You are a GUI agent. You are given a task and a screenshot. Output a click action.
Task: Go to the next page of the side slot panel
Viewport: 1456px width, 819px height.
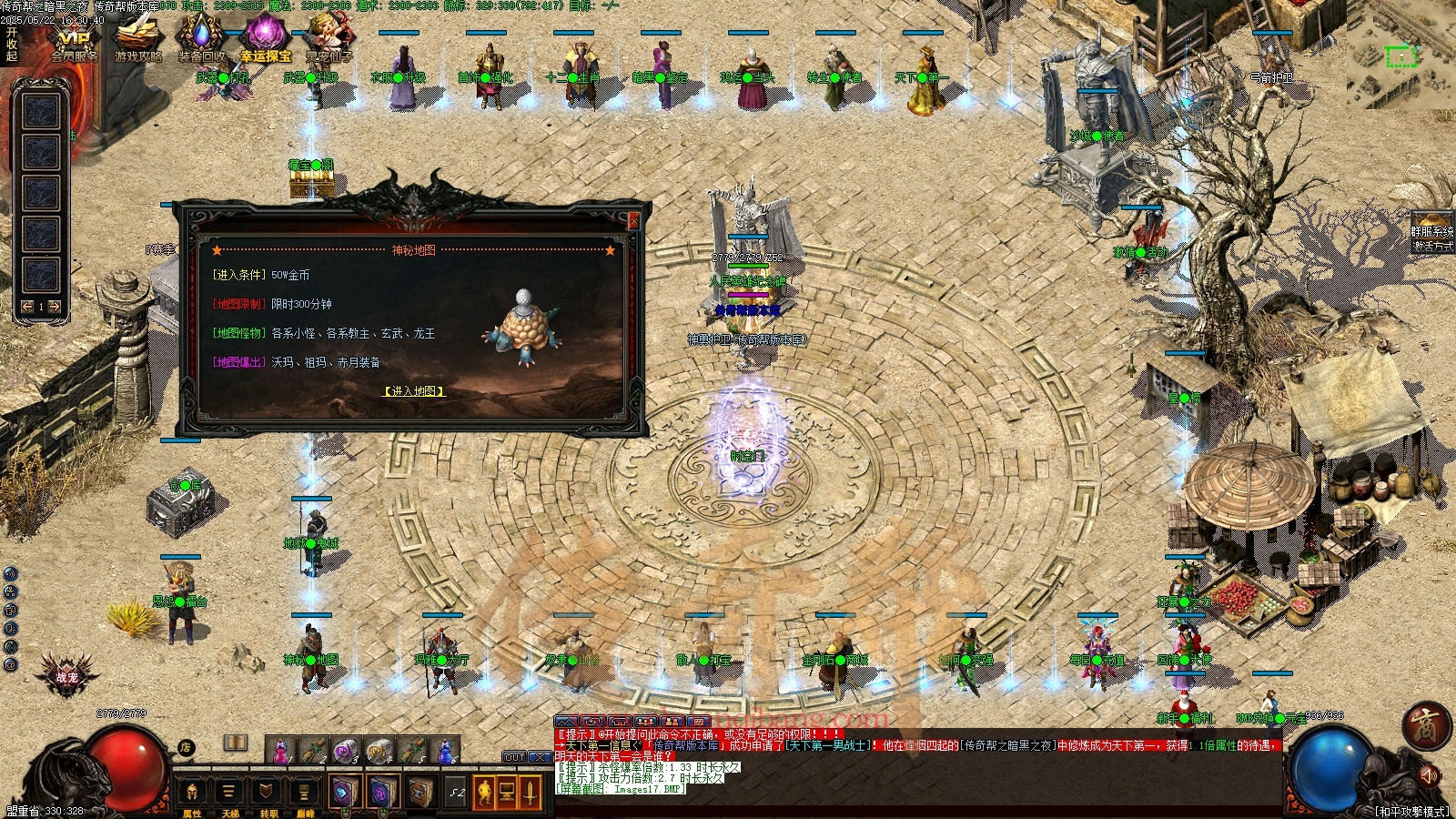point(55,307)
